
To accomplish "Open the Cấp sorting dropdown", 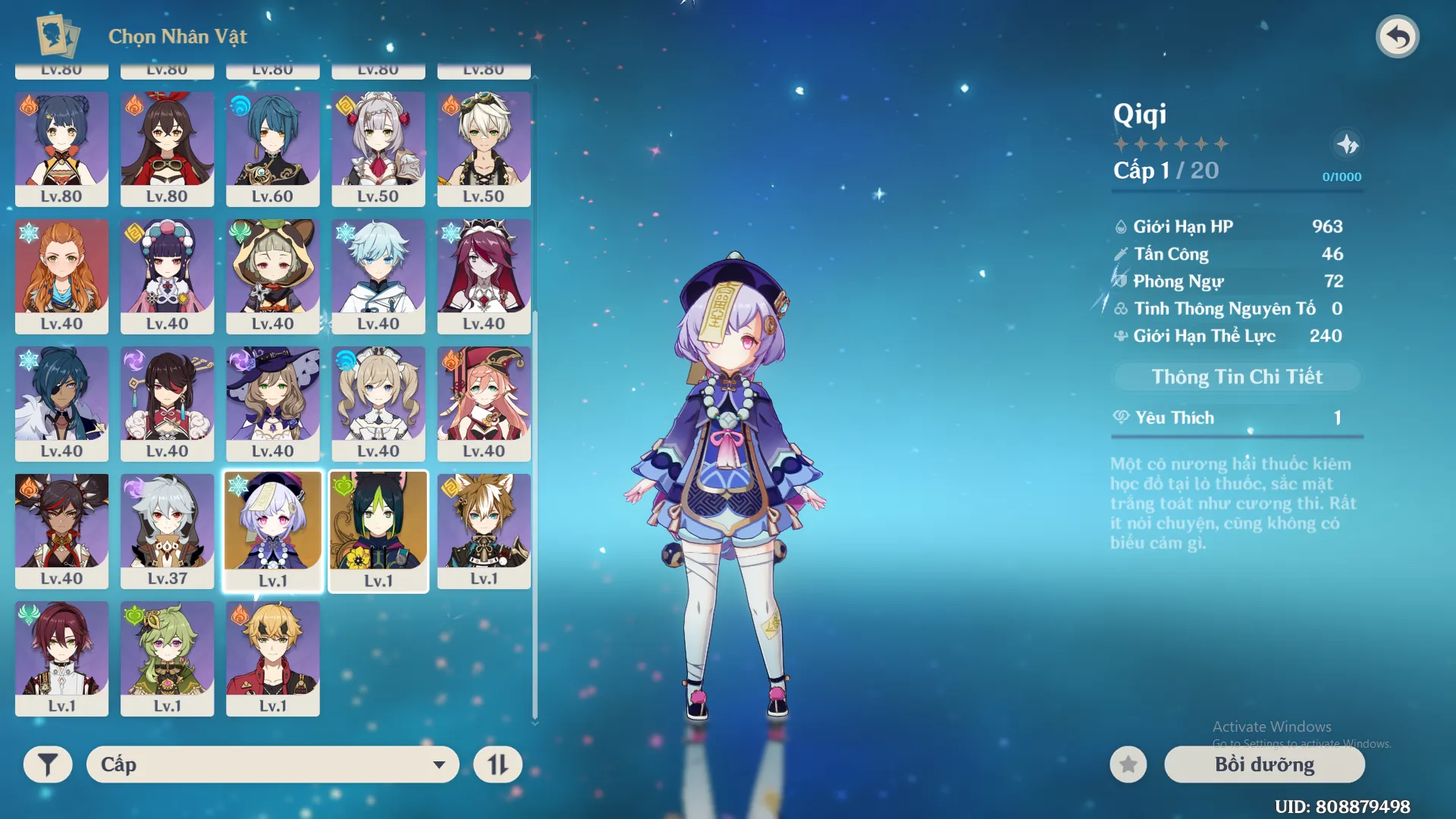I will pyautogui.click(x=271, y=764).
